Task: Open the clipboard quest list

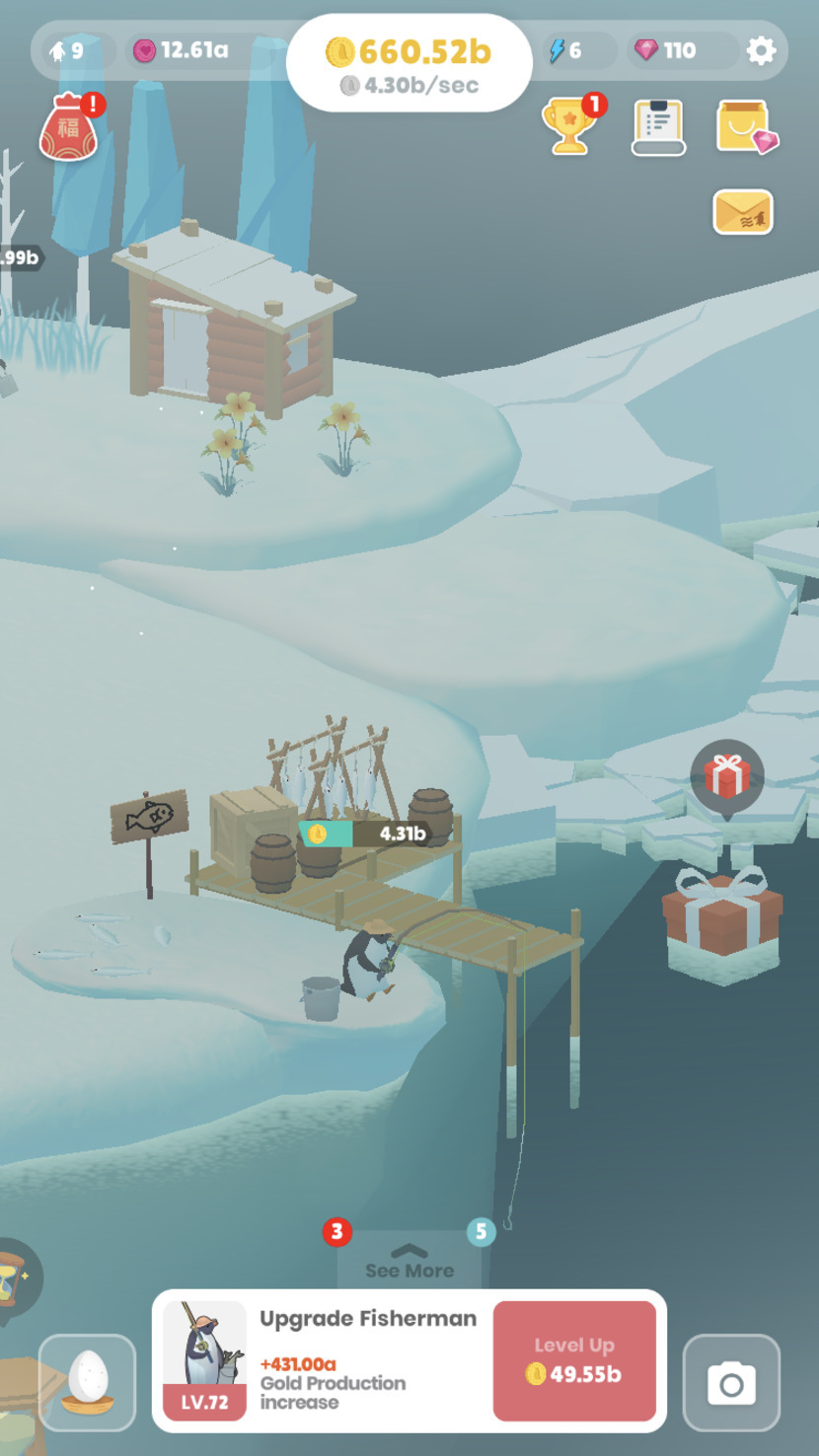Action: [658, 126]
